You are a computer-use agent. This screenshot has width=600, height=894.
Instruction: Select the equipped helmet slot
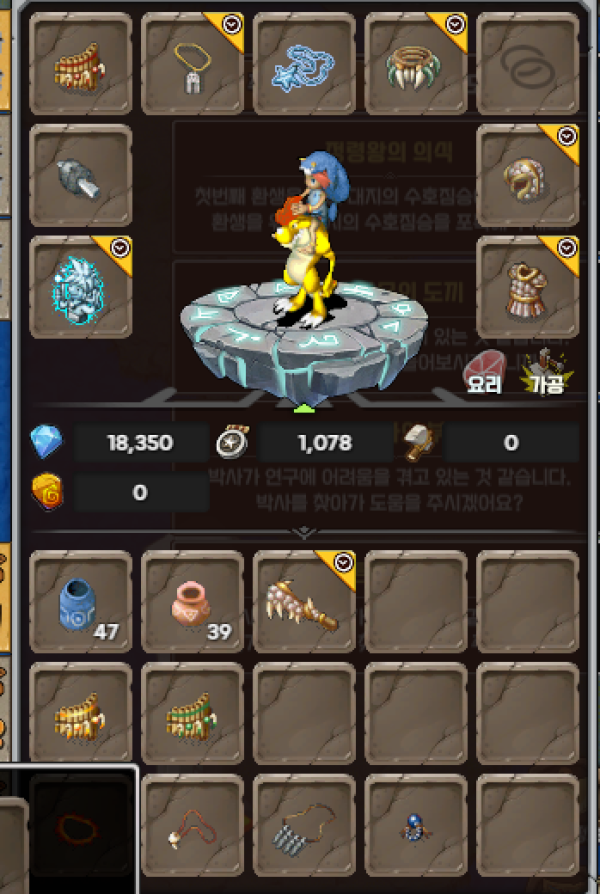(527, 175)
